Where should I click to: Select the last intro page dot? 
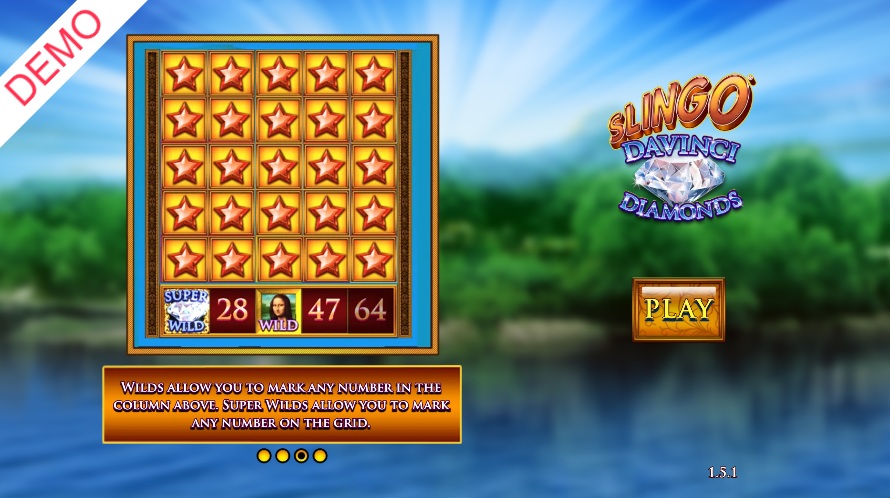(320, 456)
